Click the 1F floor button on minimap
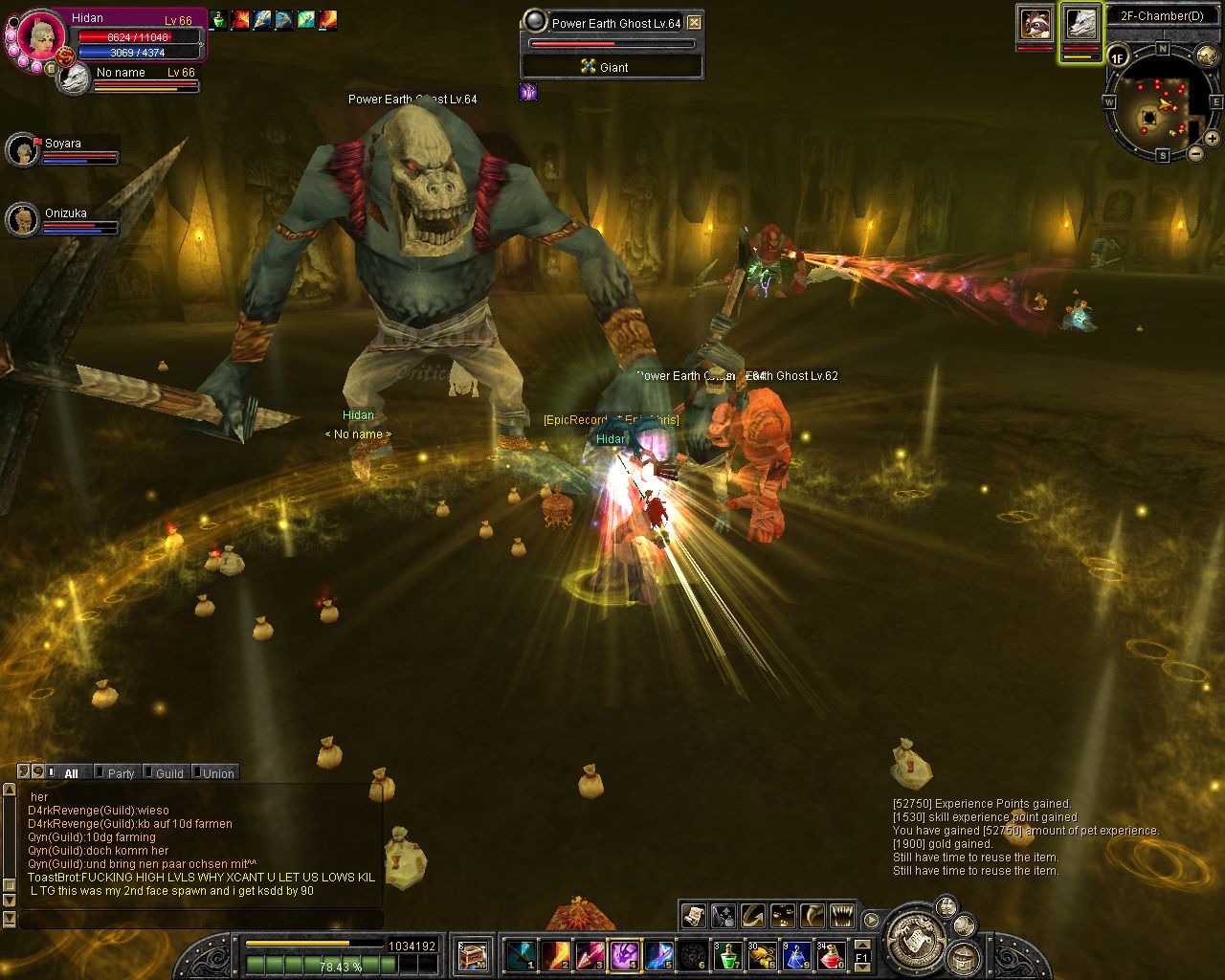The image size is (1225, 980). coord(1118,58)
